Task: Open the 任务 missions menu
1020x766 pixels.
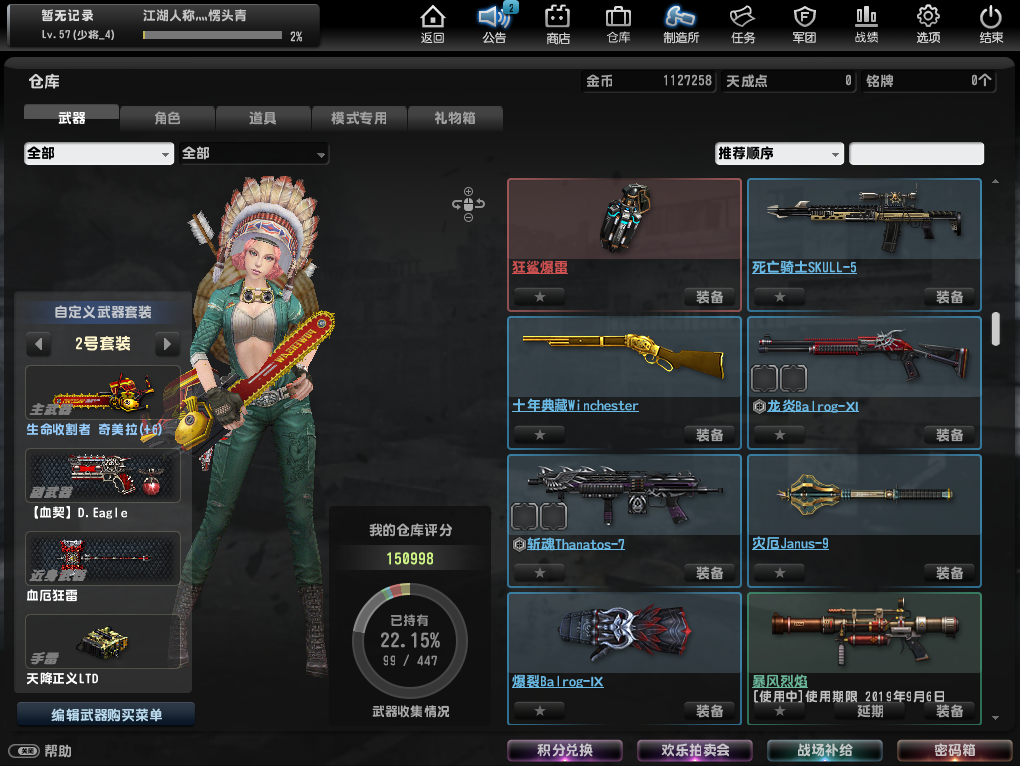Action: click(x=742, y=24)
